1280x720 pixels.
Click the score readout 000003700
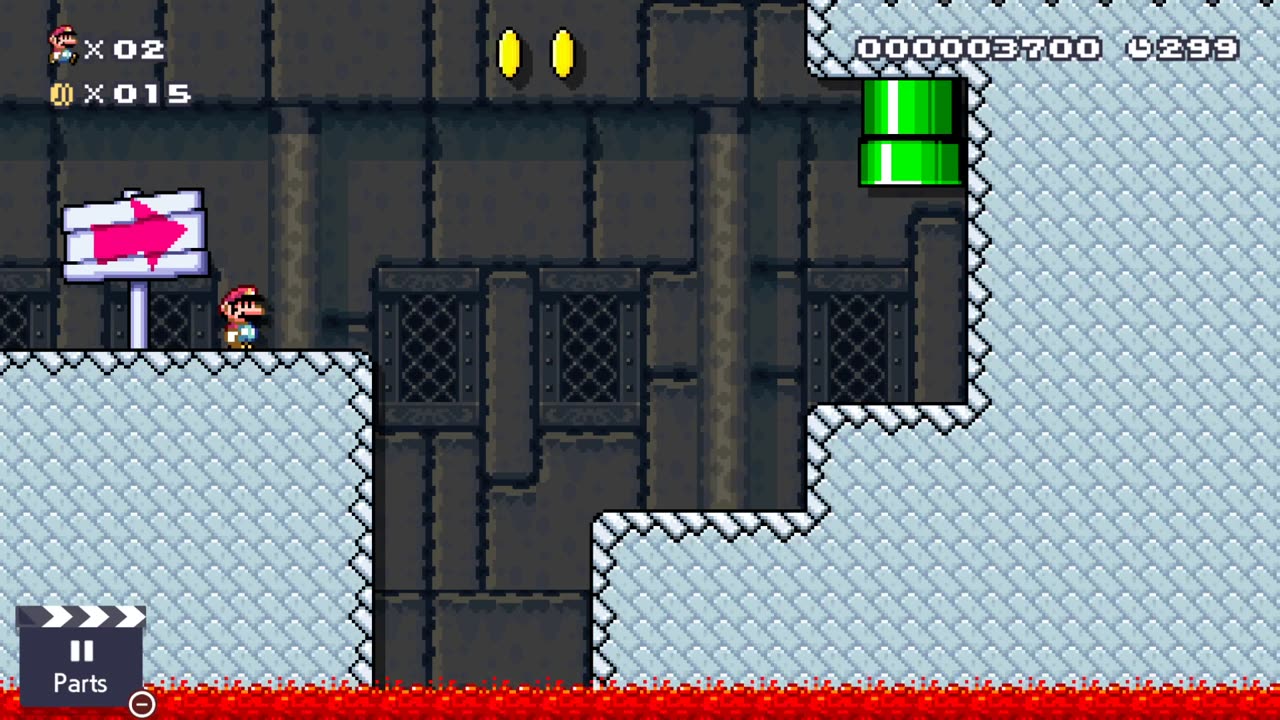tap(980, 46)
